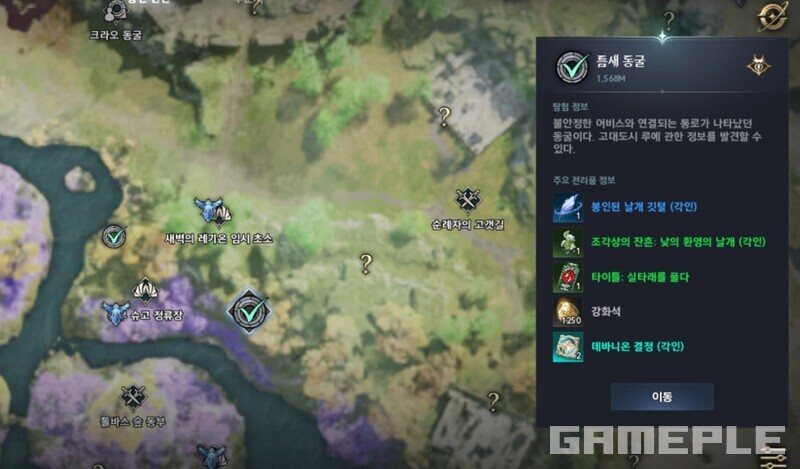Click the highlighted 틈새 동굴 checkmark marker on the map

click(x=246, y=311)
